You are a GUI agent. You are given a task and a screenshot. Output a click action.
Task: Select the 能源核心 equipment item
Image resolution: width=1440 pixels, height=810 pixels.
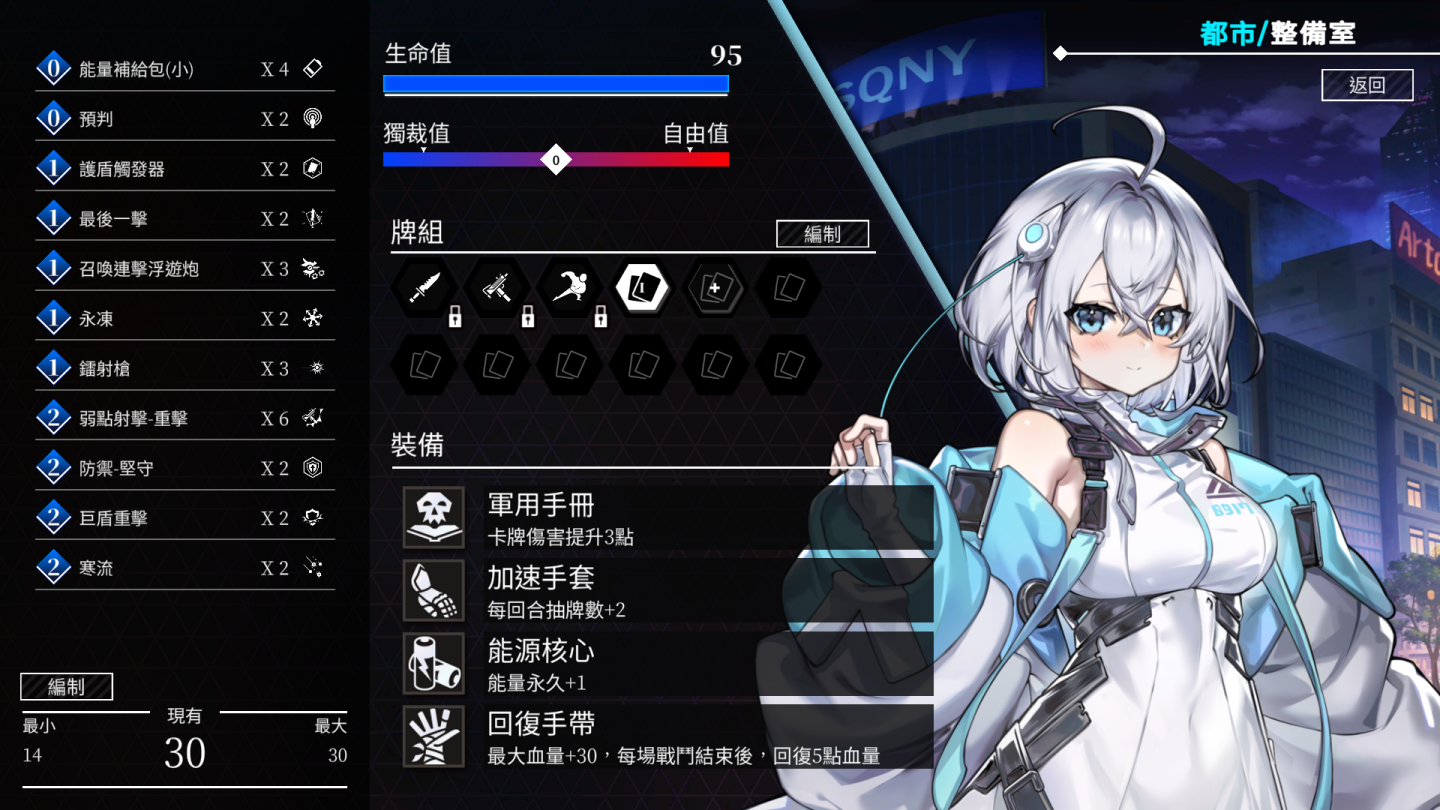(667, 664)
